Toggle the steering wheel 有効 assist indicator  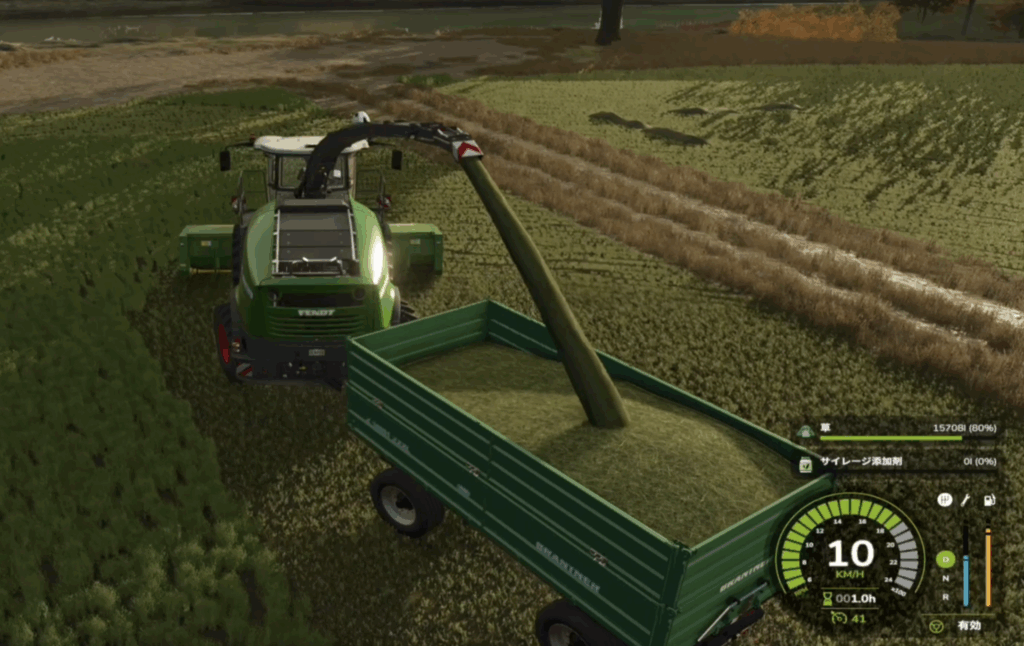pyautogui.click(x=937, y=626)
